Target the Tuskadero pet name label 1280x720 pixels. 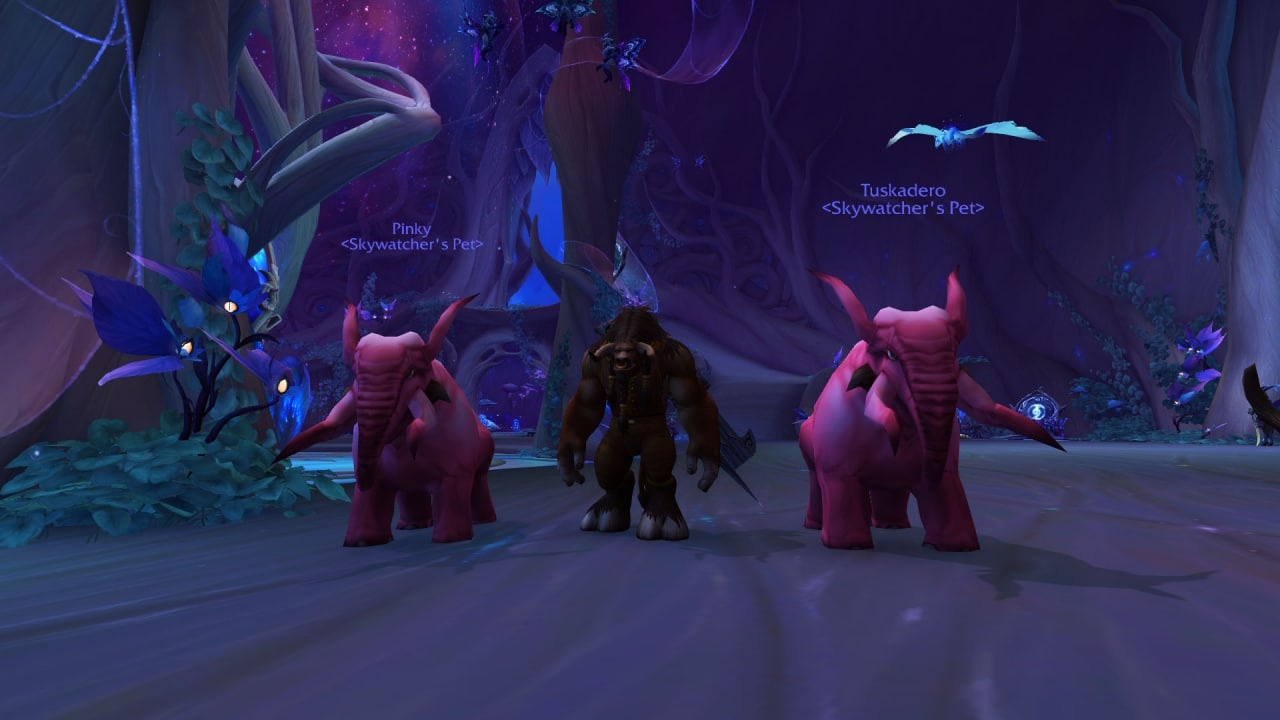pos(902,190)
